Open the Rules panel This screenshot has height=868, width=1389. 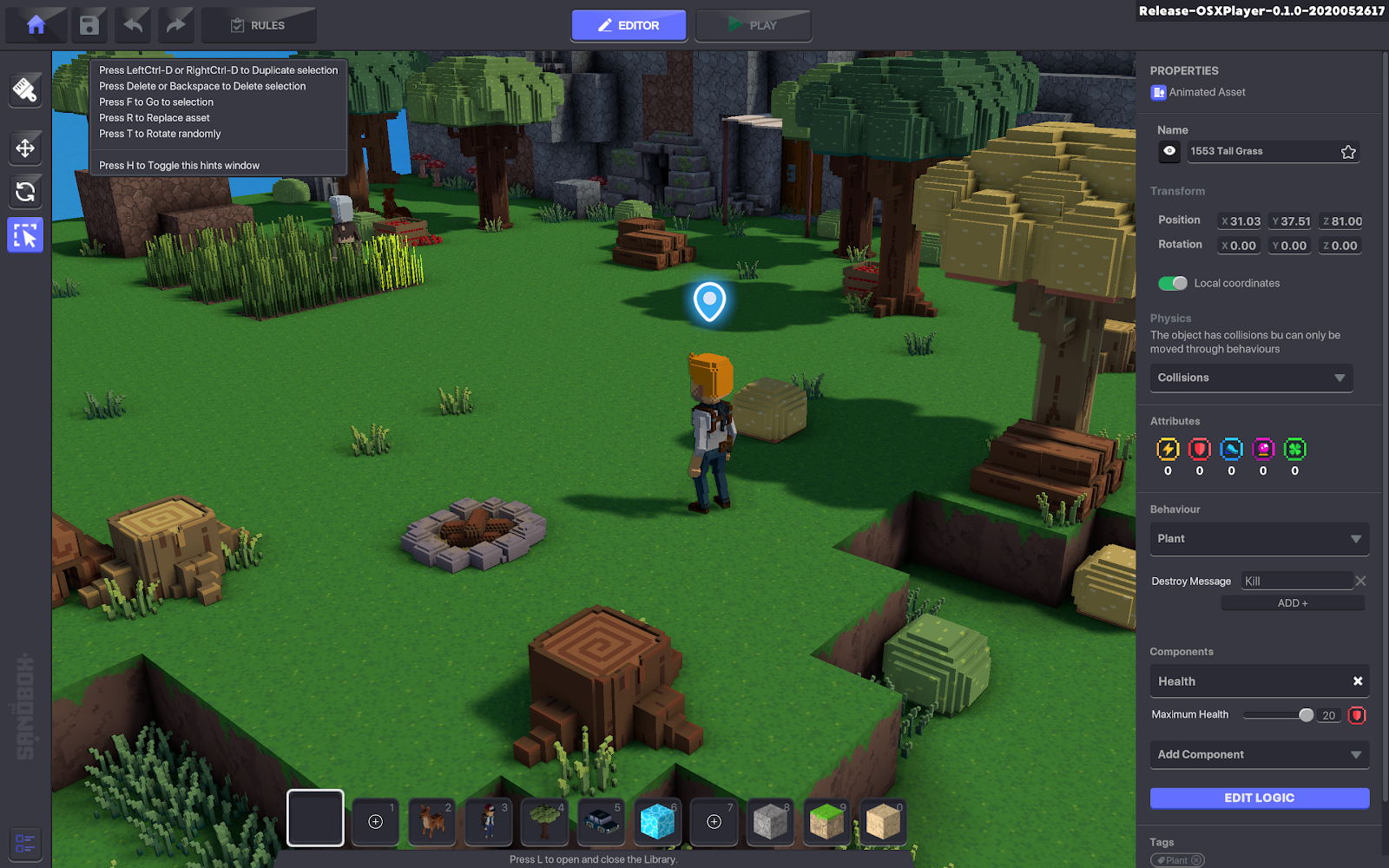259,25
